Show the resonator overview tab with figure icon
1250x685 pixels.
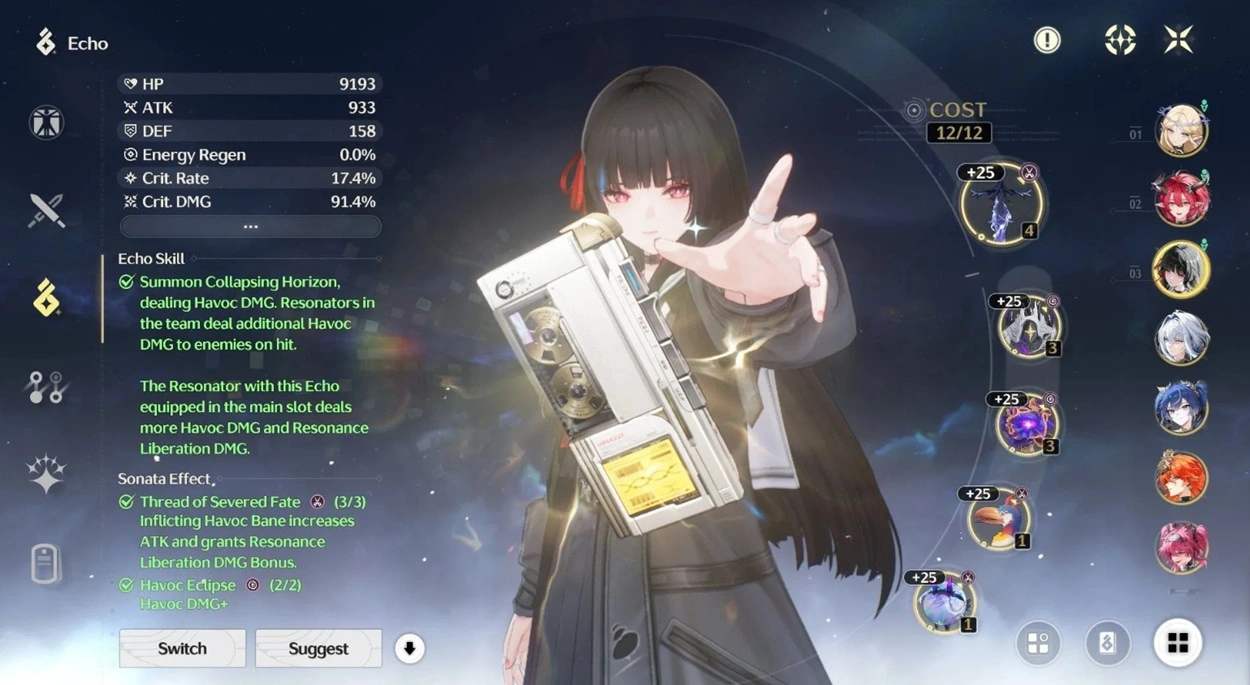(x=46, y=123)
